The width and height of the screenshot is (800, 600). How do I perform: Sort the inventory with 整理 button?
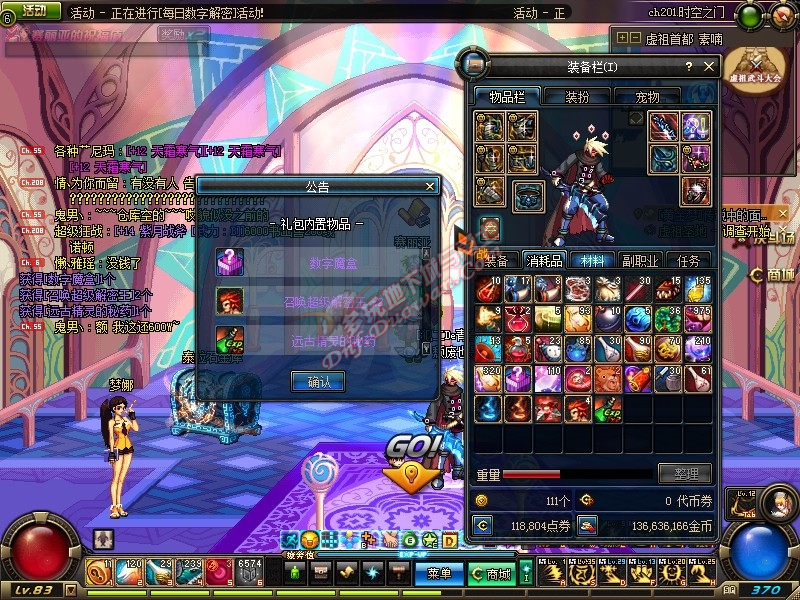coord(684,474)
